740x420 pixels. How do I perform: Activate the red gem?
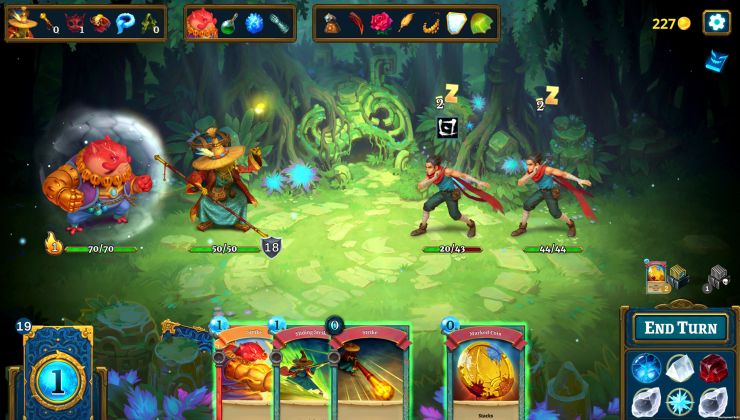712,368
